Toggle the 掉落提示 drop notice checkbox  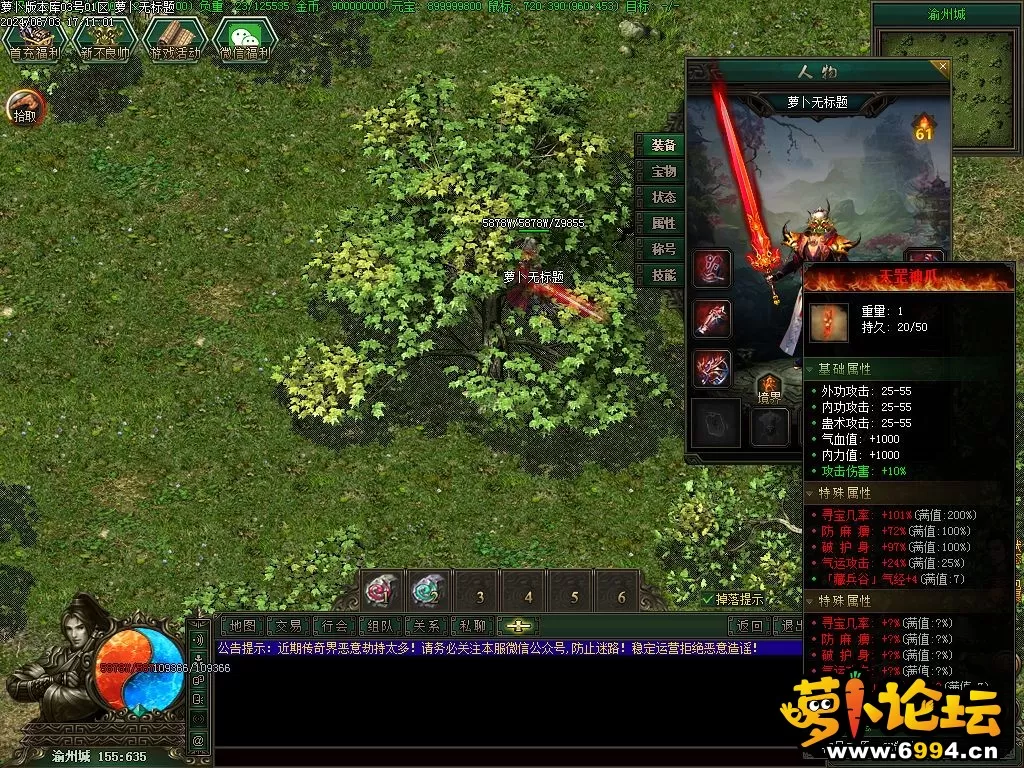point(708,600)
